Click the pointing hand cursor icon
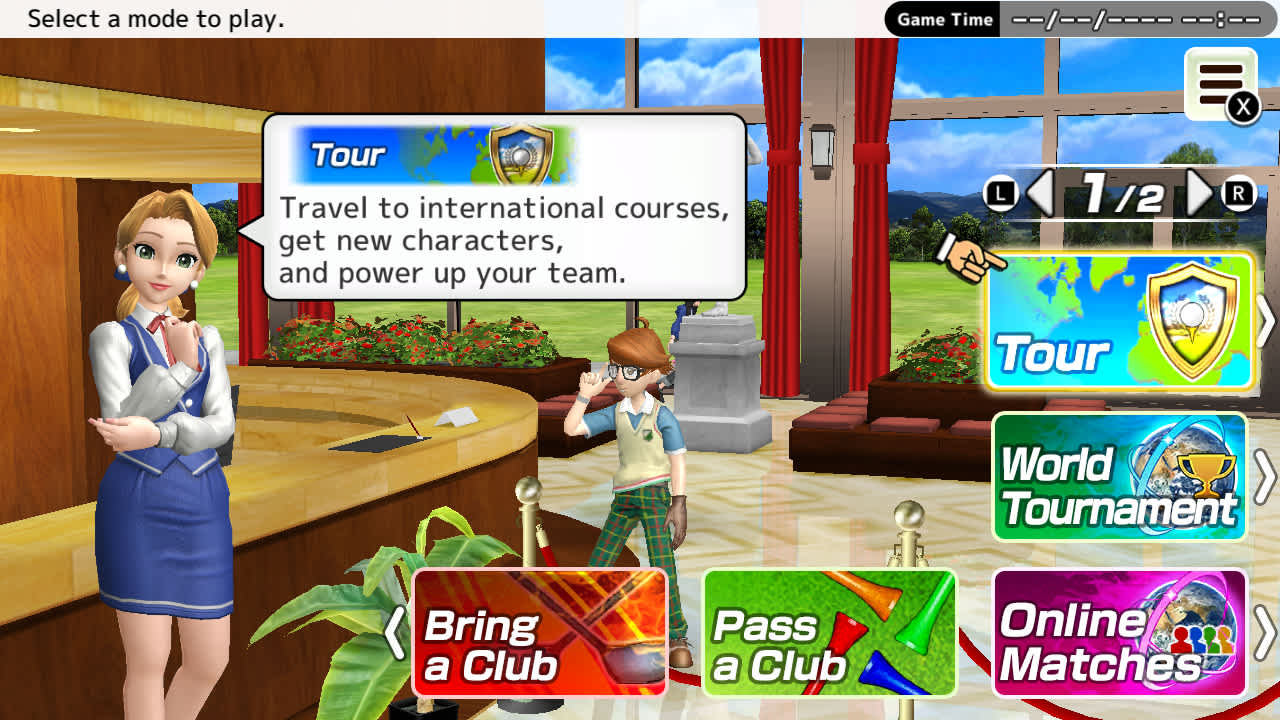The height and width of the screenshot is (720, 1280). (966, 258)
